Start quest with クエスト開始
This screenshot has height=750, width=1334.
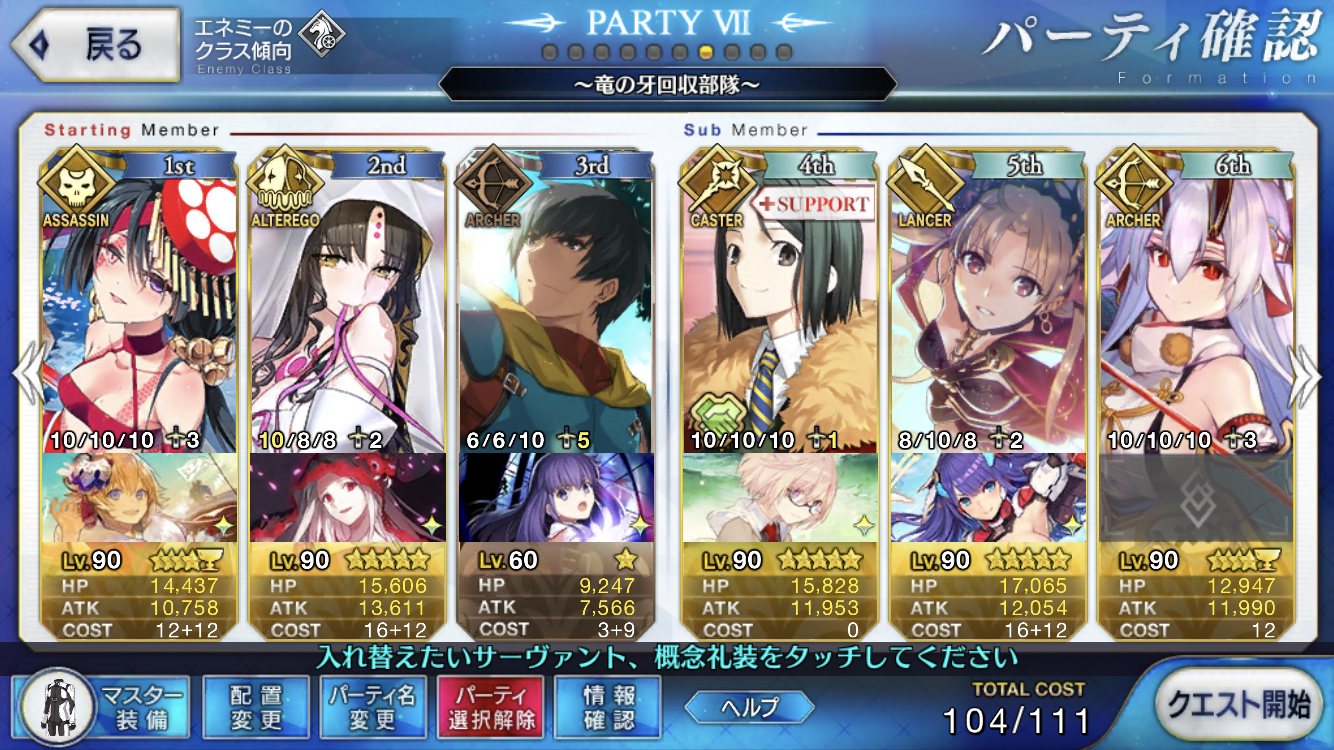tap(1240, 705)
